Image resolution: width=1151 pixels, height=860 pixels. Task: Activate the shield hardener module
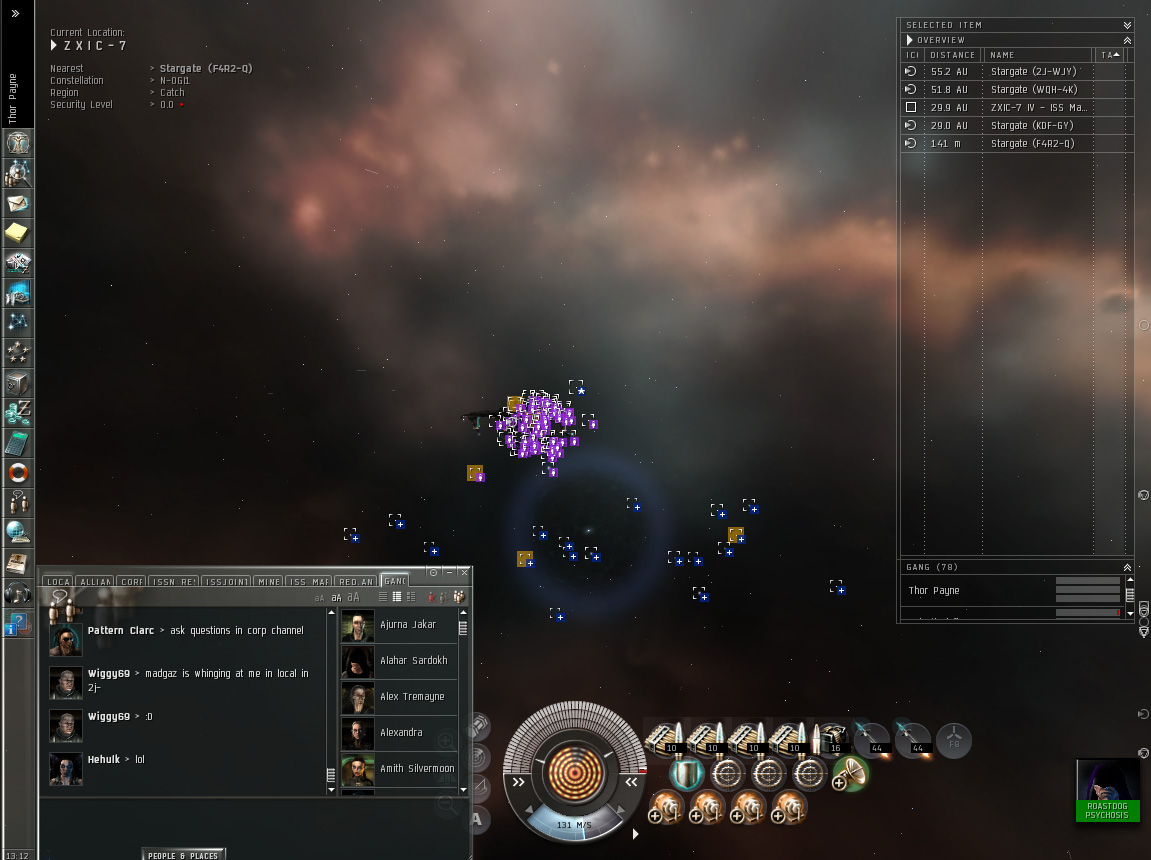[686, 774]
